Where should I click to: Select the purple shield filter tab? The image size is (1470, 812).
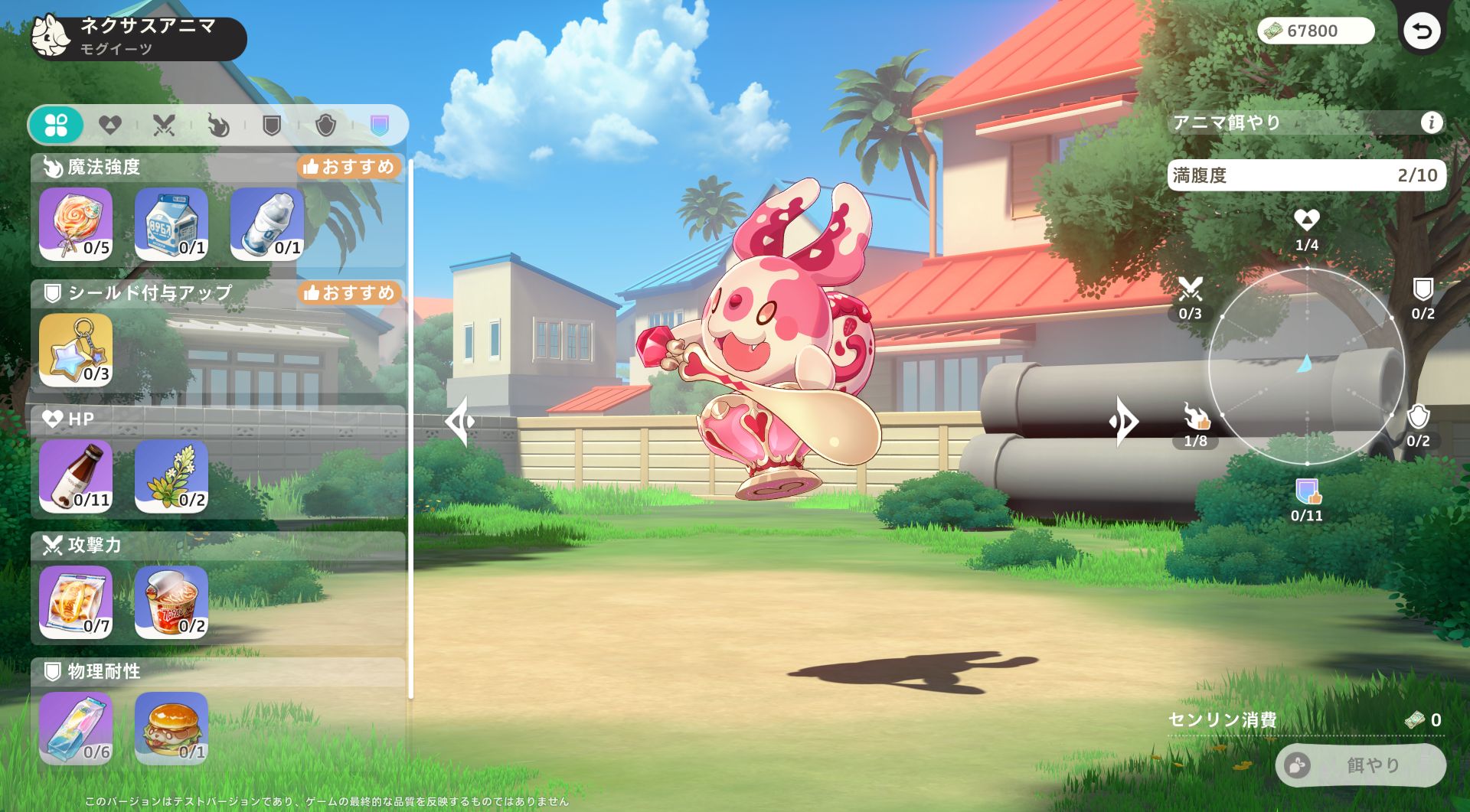[380, 125]
